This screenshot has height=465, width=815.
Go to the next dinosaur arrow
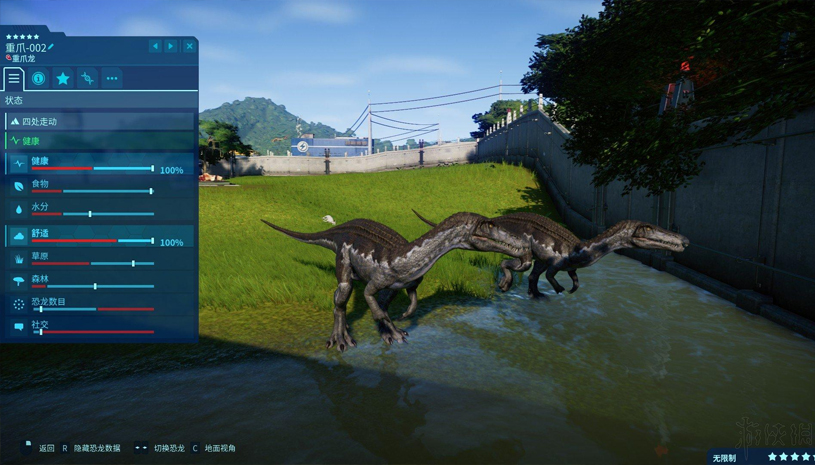[x=171, y=46]
